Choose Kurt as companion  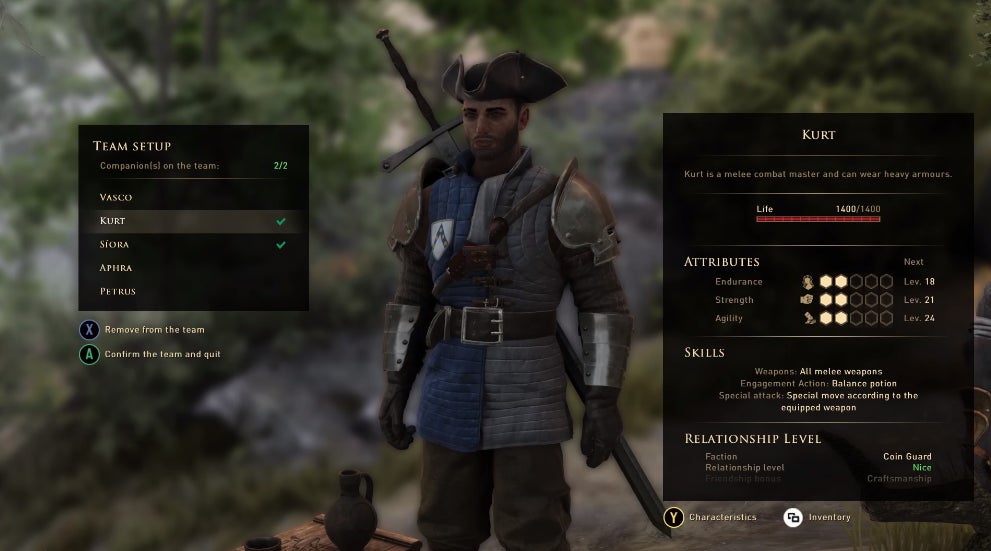[x=113, y=221]
